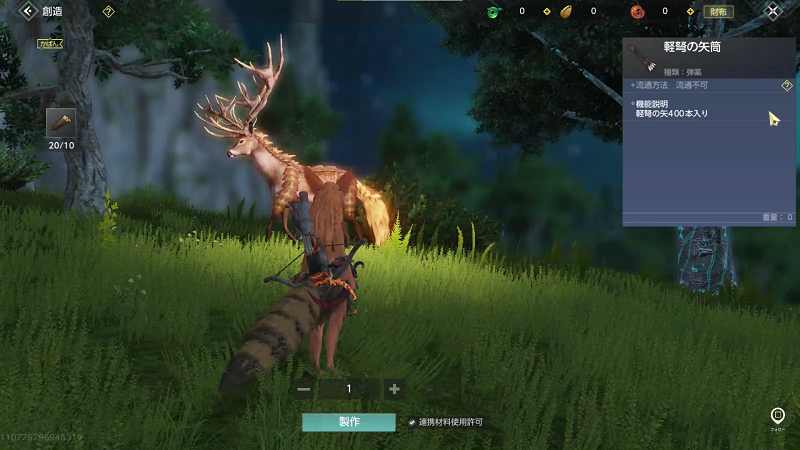This screenshot has height=450, width=800.
Task: Decrease craft quantity with the minus button
Action: point(305,389)
